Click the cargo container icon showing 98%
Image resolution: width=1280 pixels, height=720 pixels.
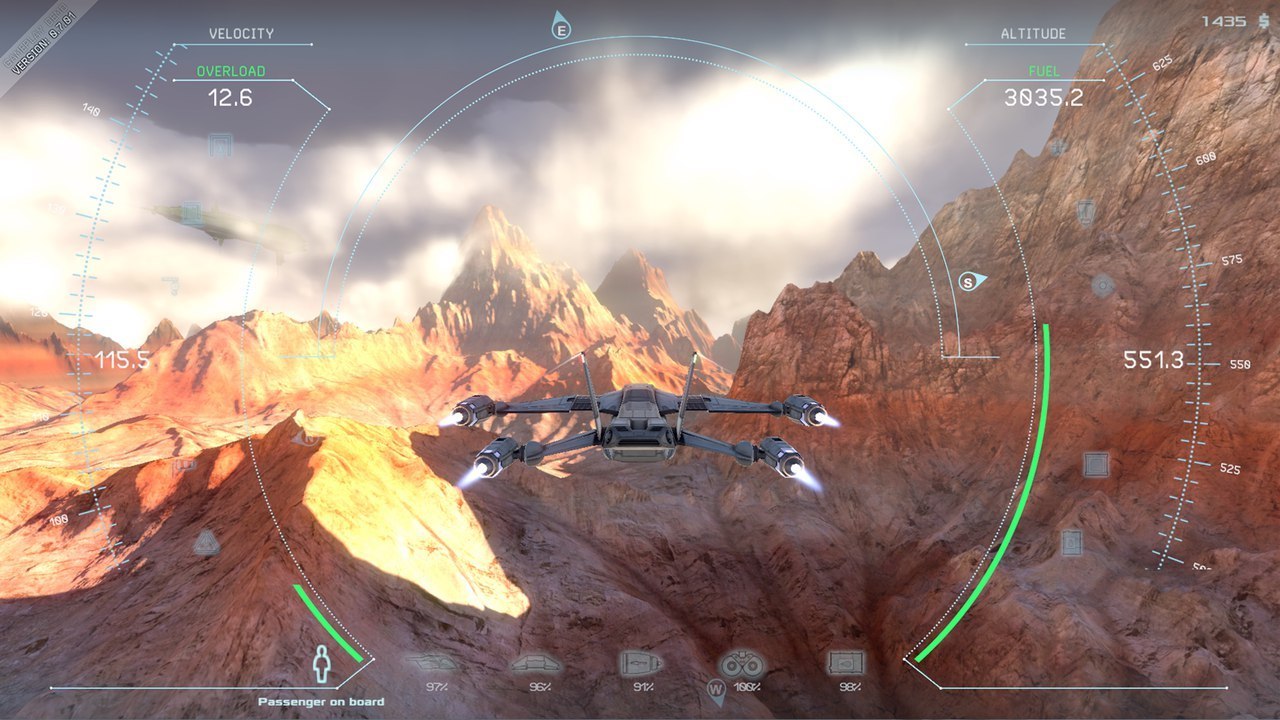point(845,662)
